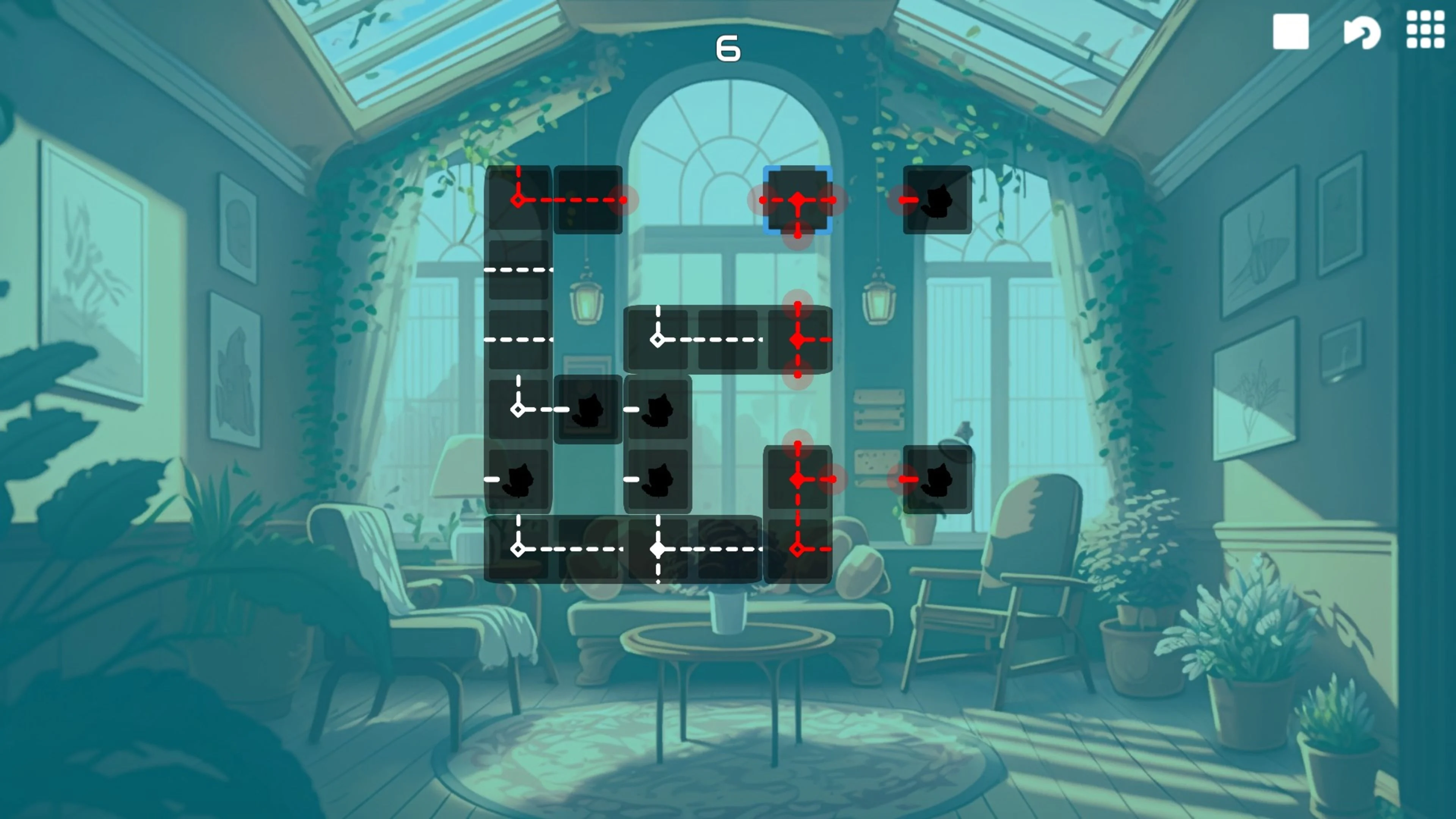
Task: Select the empty dark tile next to the top-left red node
Action: tap(588, 201)
